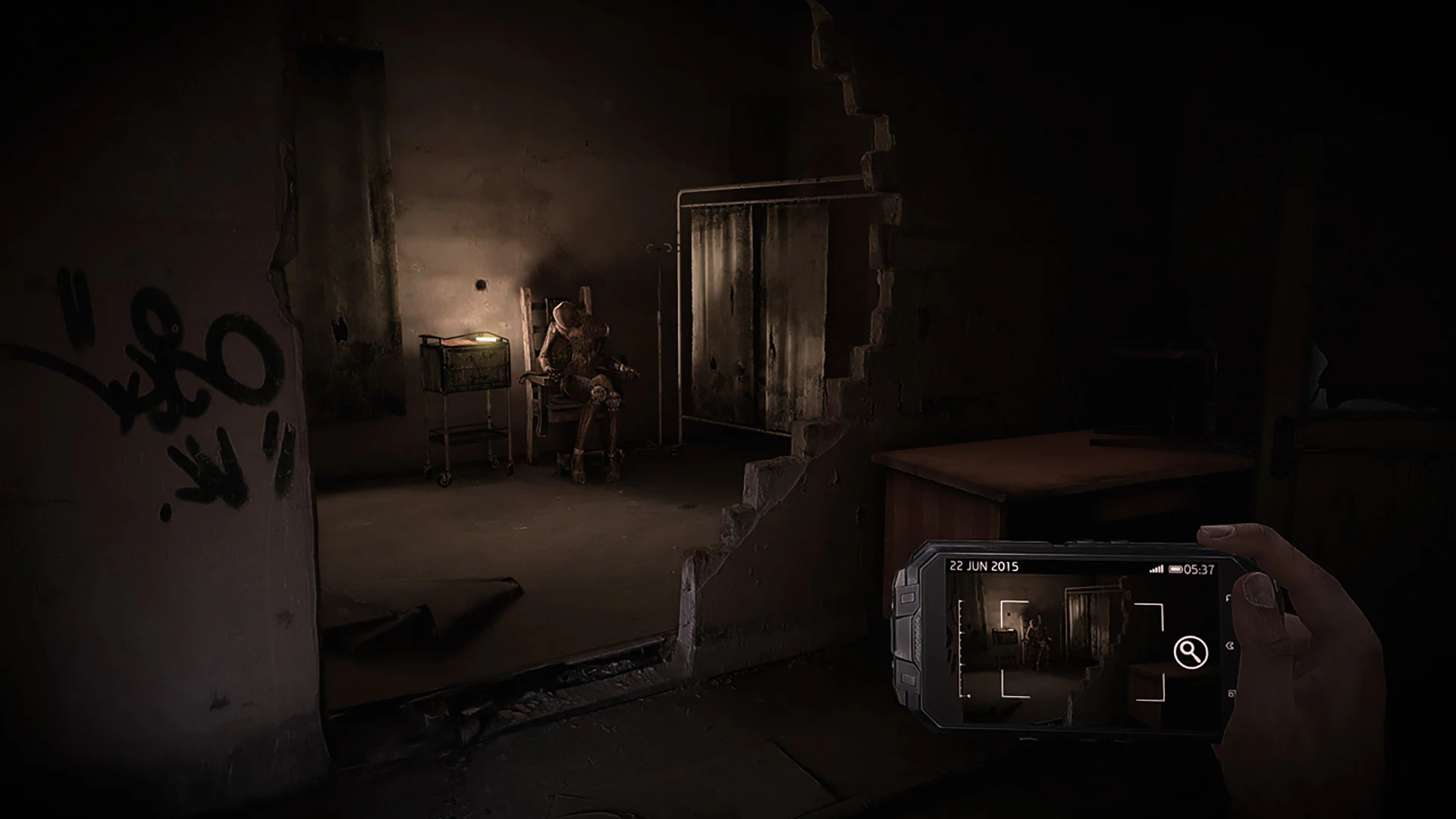Image resolution: width=1456 pixels, height=819 pixels.
Task: Click the signal strength bars on the phone status bar
Action: [x=1157, y=567]
